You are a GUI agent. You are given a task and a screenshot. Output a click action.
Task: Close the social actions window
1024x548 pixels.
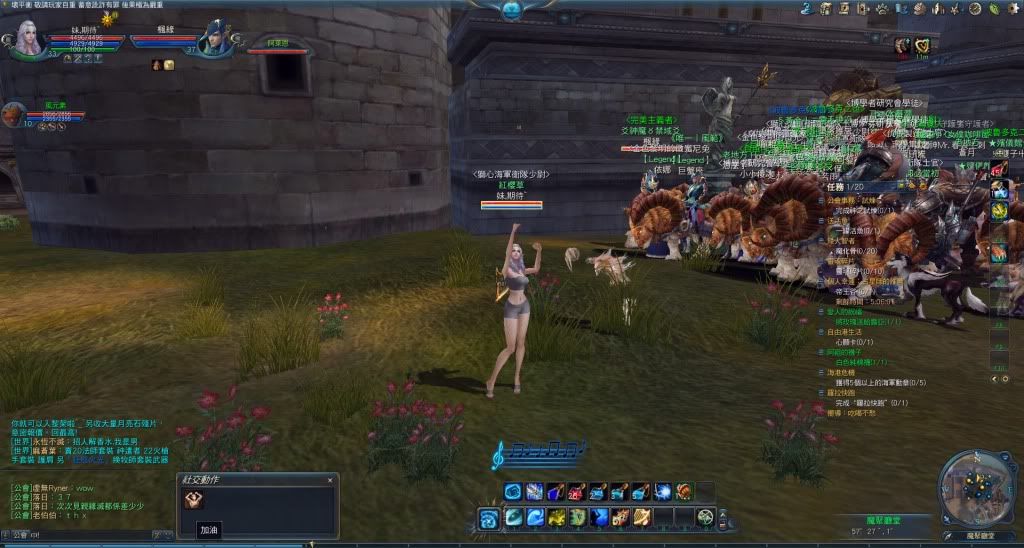330,481
